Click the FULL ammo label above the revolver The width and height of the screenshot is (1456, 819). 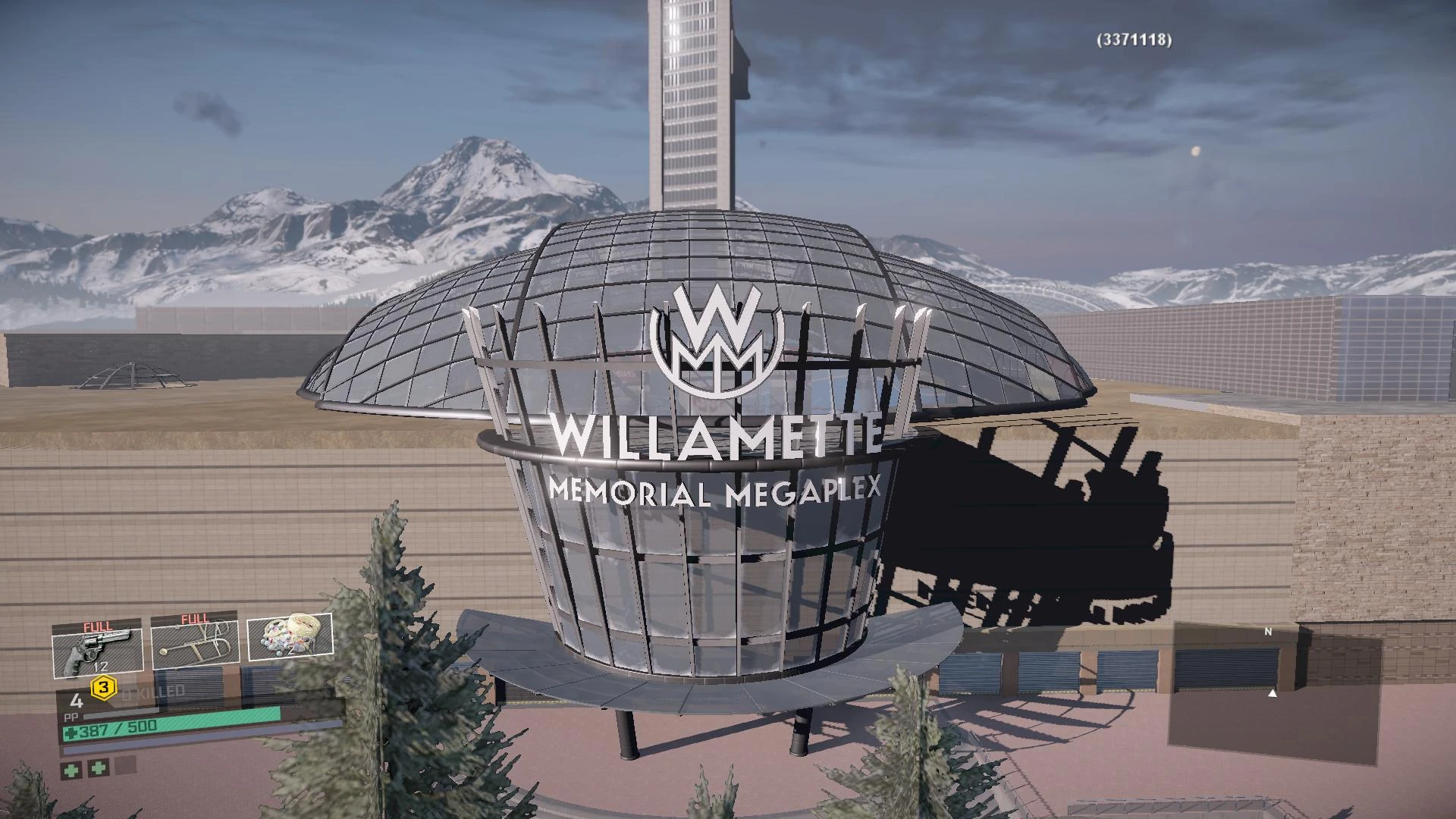pos(97,626)
